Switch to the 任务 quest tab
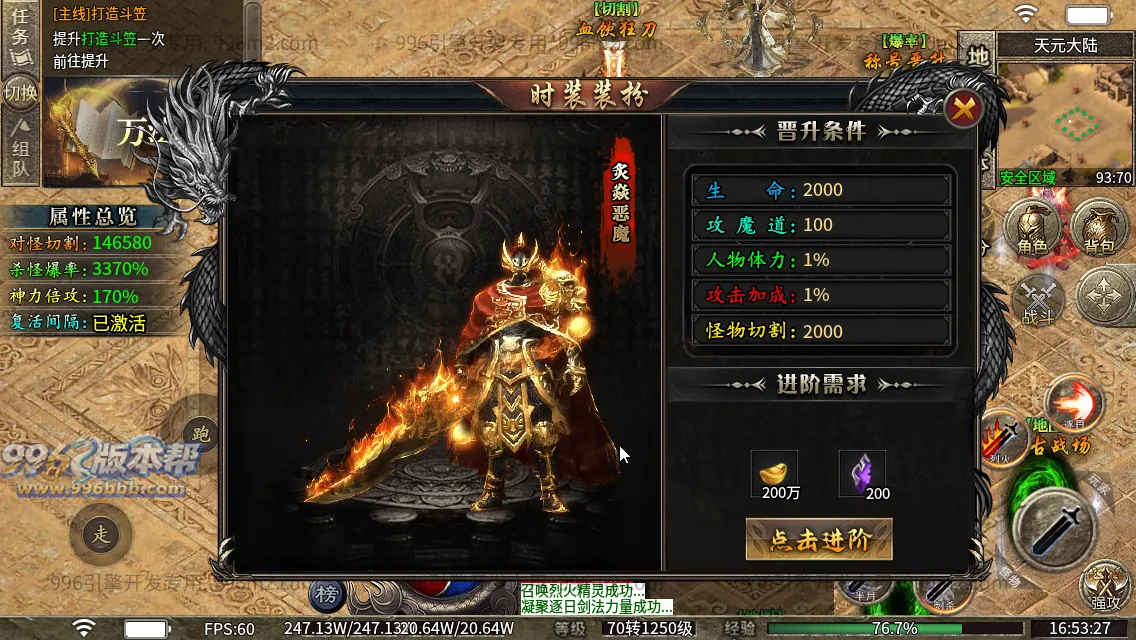Screen dimensions: 1136x640 20,36
